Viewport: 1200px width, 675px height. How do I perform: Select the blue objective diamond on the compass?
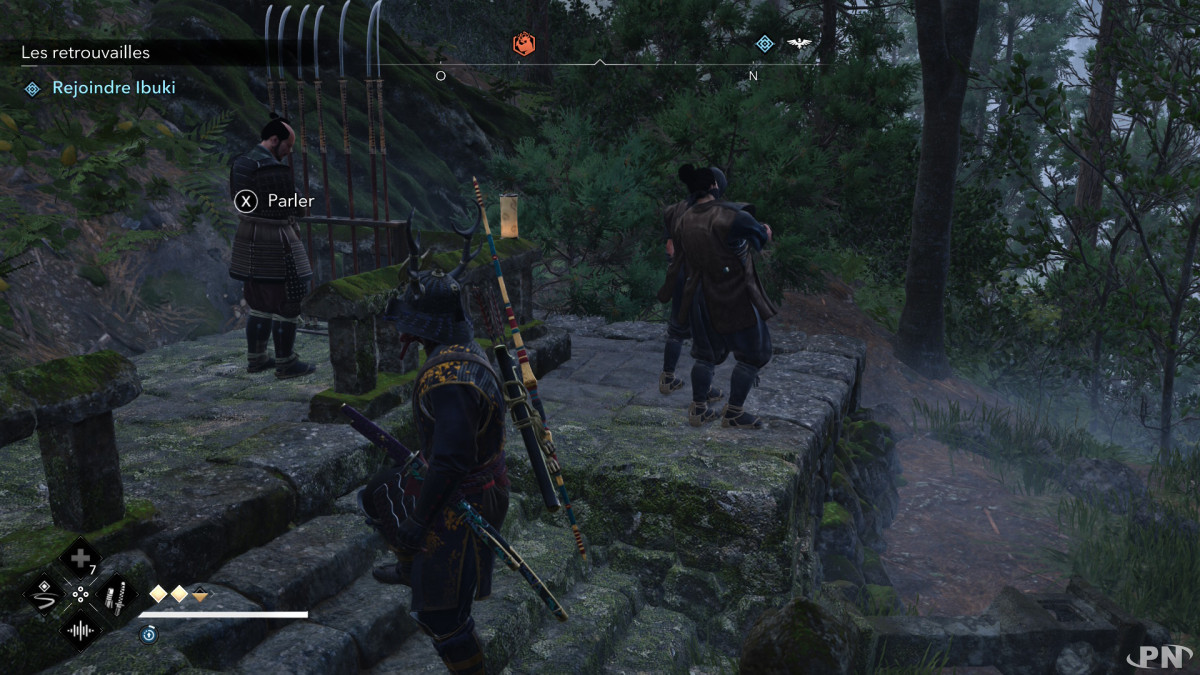tap(765, 44)
